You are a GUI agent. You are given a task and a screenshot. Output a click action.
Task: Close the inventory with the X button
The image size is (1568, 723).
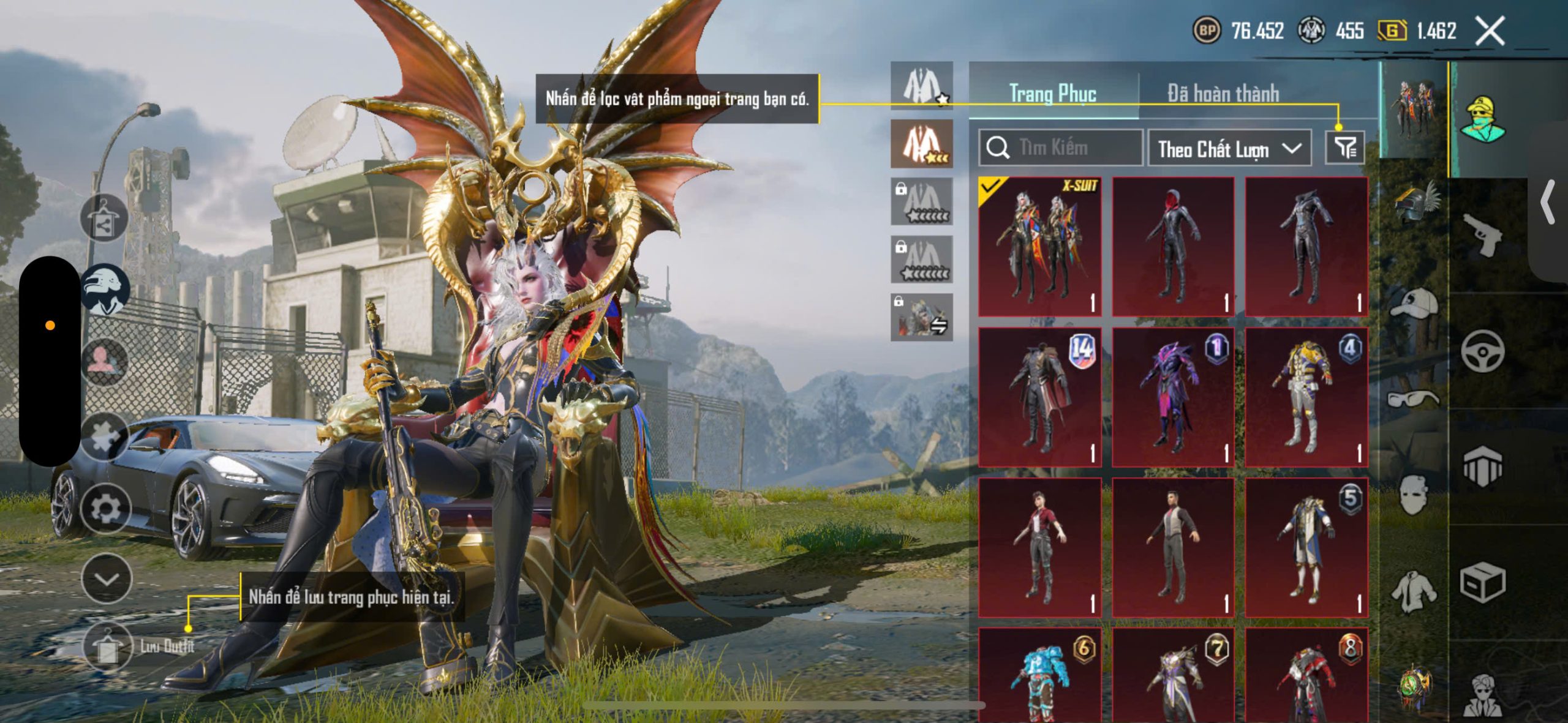tap(1490, 31)
